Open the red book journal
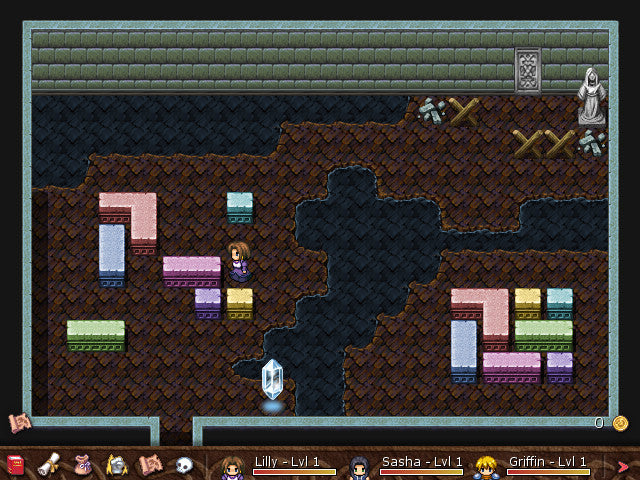The height and width of the screenshot is (480, 640). click(16, 465)
